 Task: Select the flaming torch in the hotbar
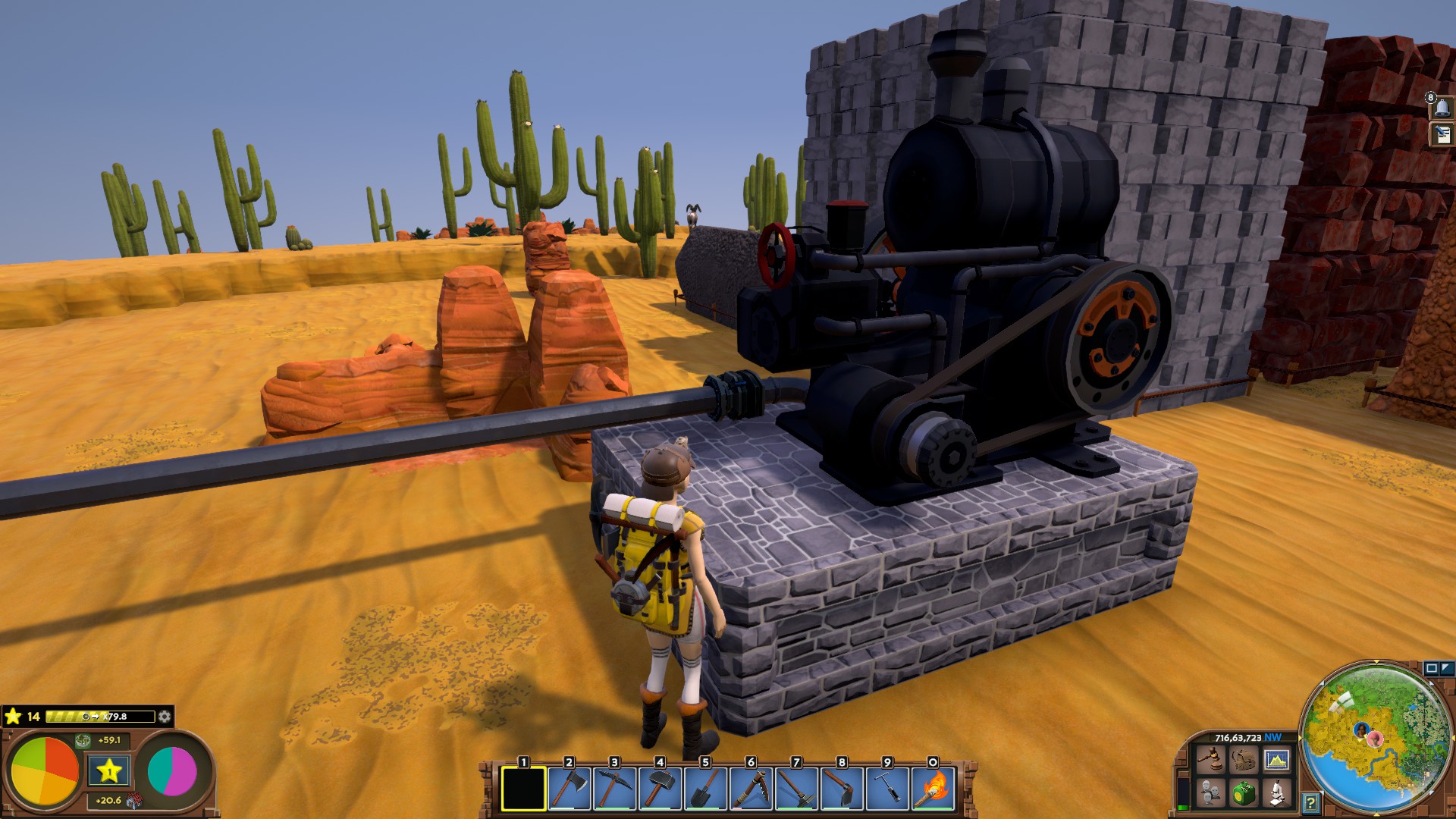pyautogui.click(x=933, y=789)
